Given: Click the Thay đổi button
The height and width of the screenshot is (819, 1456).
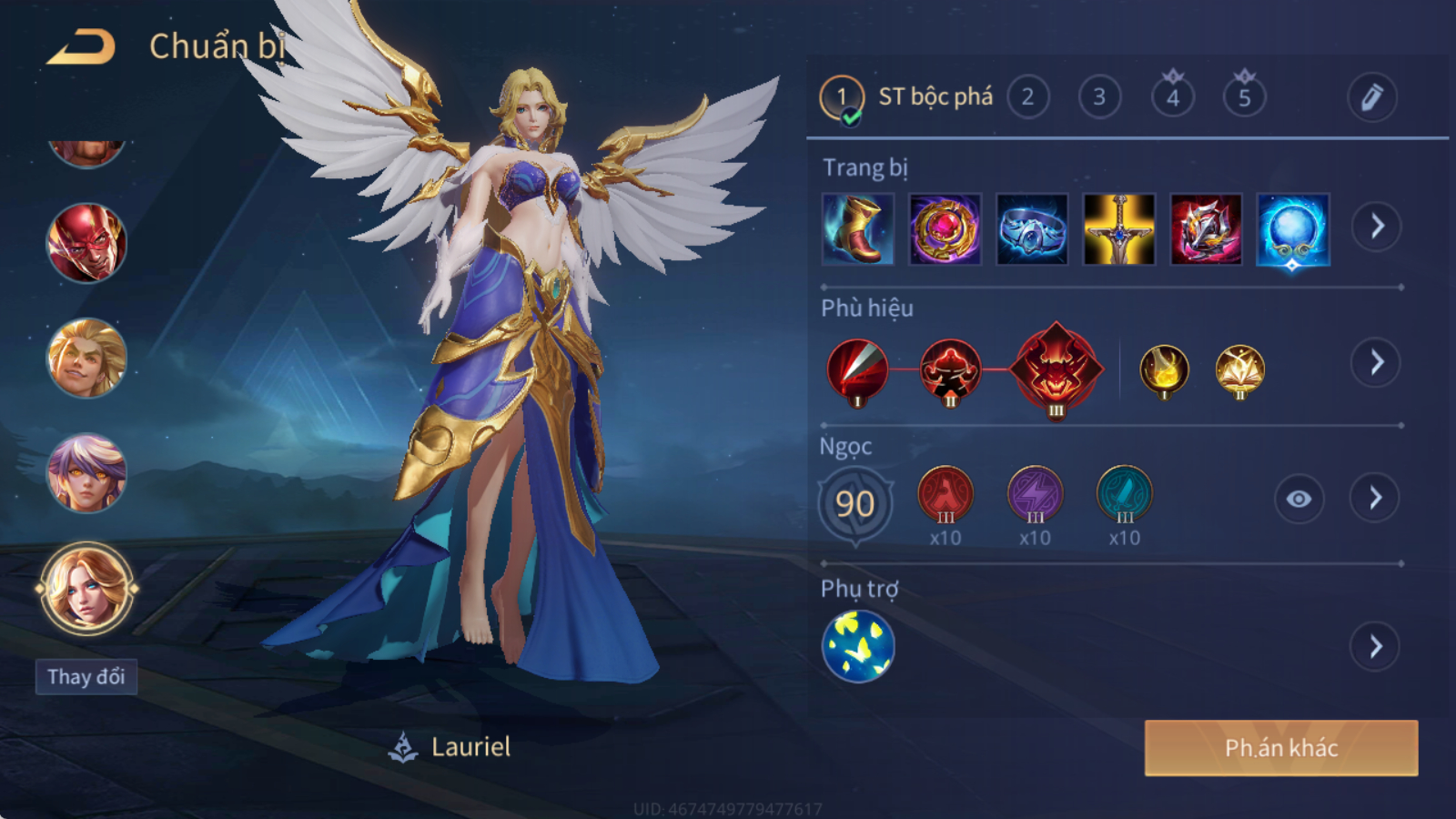Looking at the screenshot, I should [86, 676].
